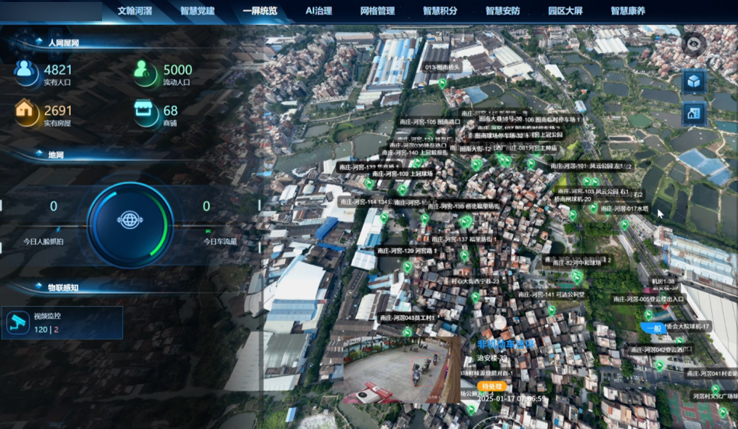Switch to the AI治理 tab
This screenshot has width=738, height=429.
[318, 11]
